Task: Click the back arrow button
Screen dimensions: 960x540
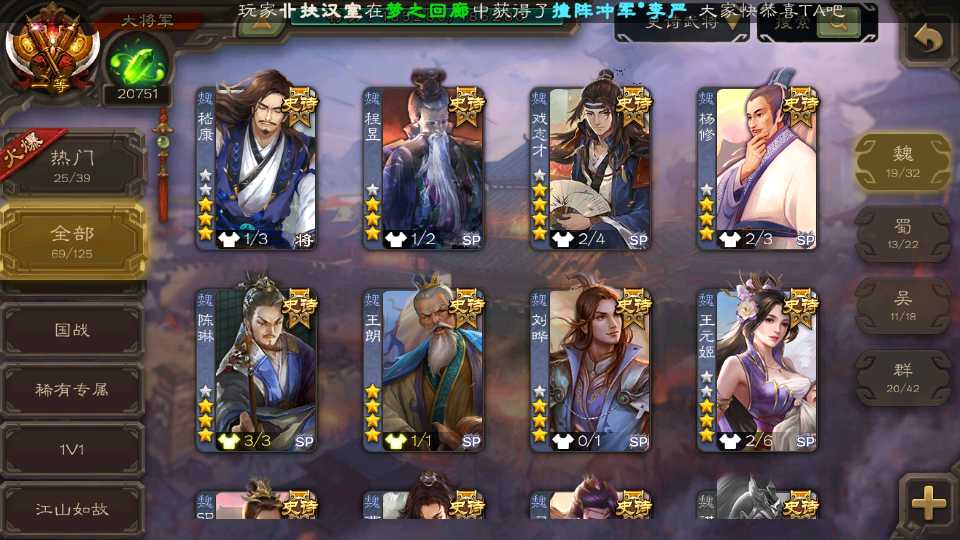Action: pos(929,40)
